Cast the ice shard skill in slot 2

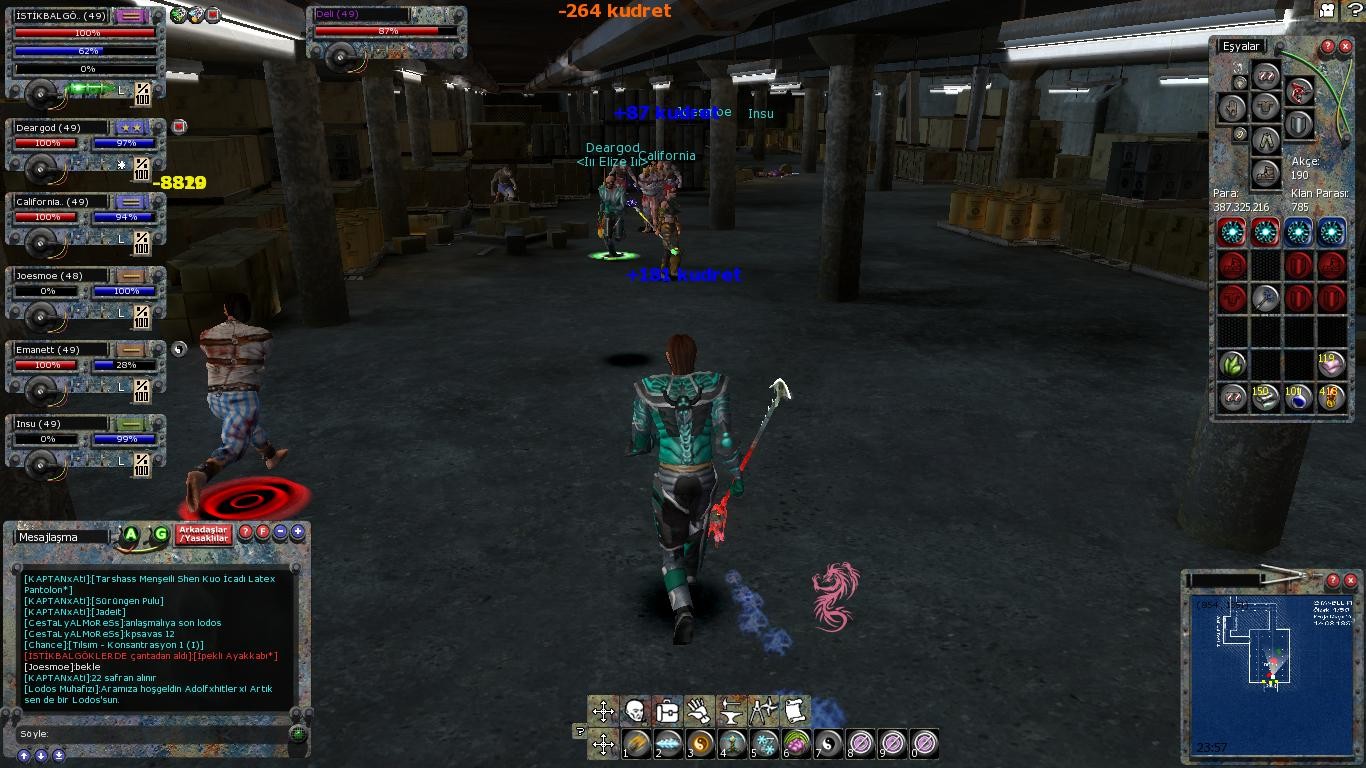(669, 744)
